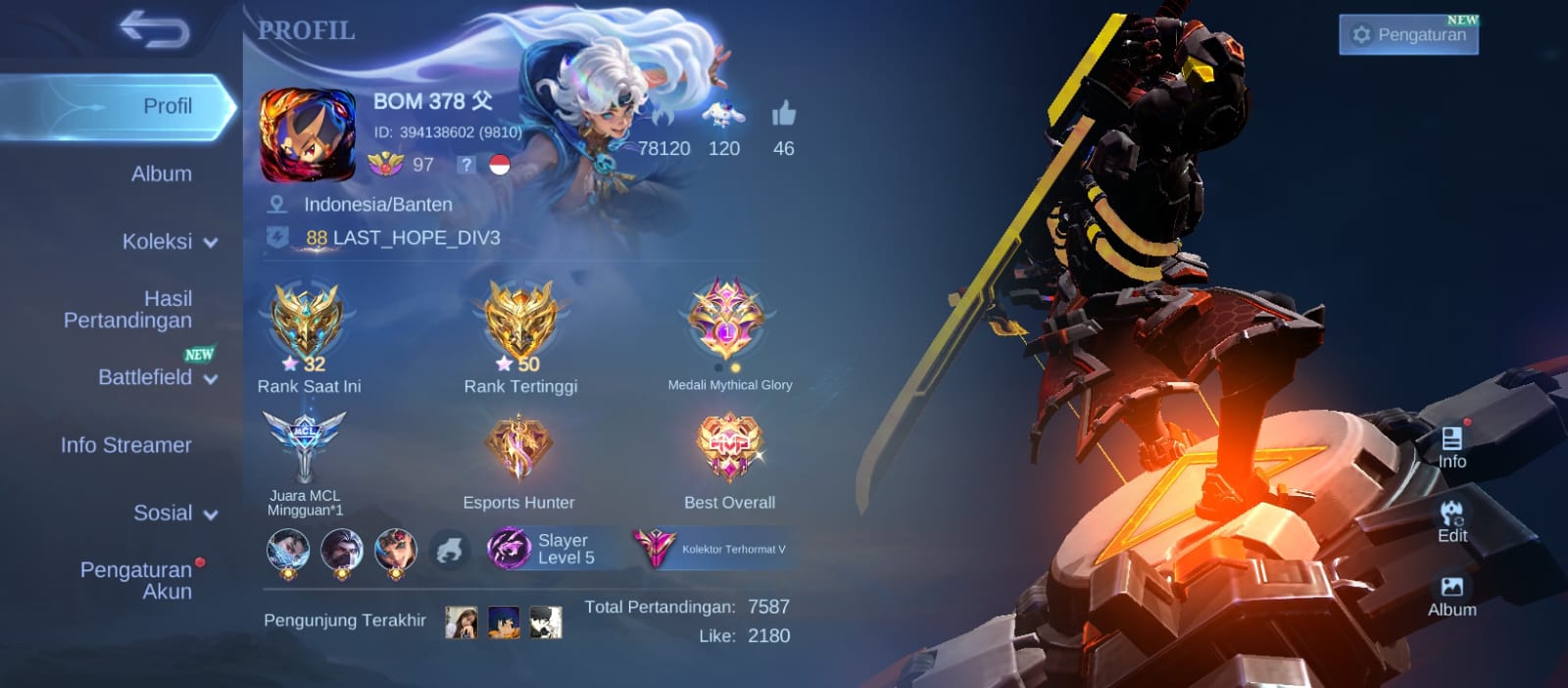Open the Album button beside the hero

1451,596
